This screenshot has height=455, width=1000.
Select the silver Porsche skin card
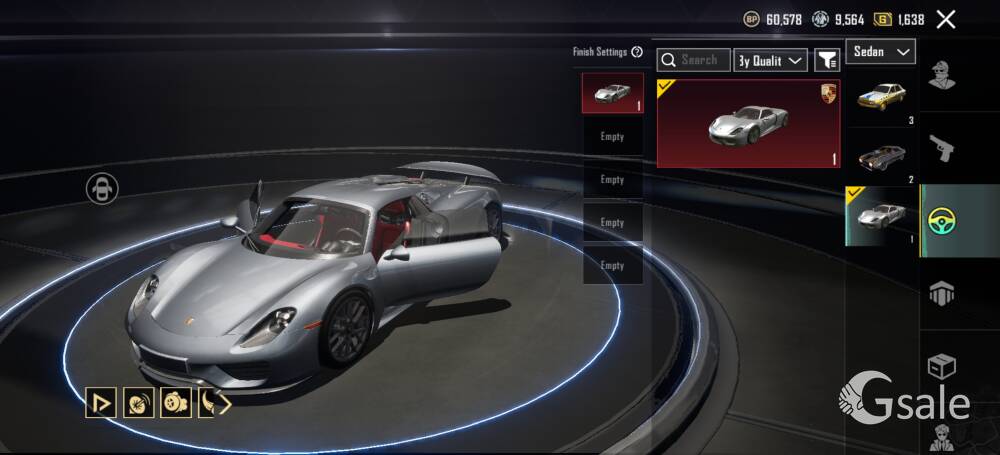point(748,124)
